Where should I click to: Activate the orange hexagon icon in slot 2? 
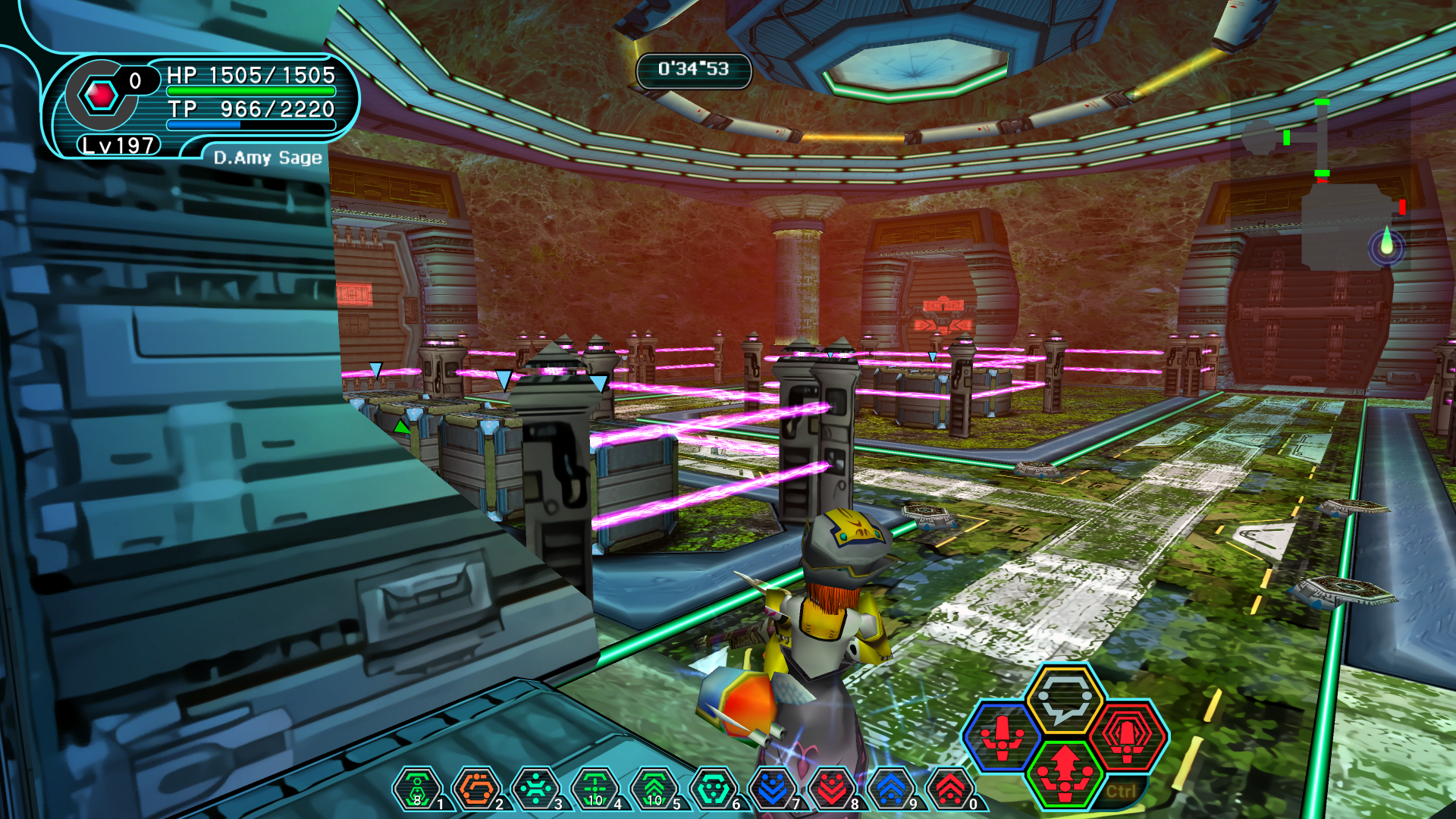(476, 789)
